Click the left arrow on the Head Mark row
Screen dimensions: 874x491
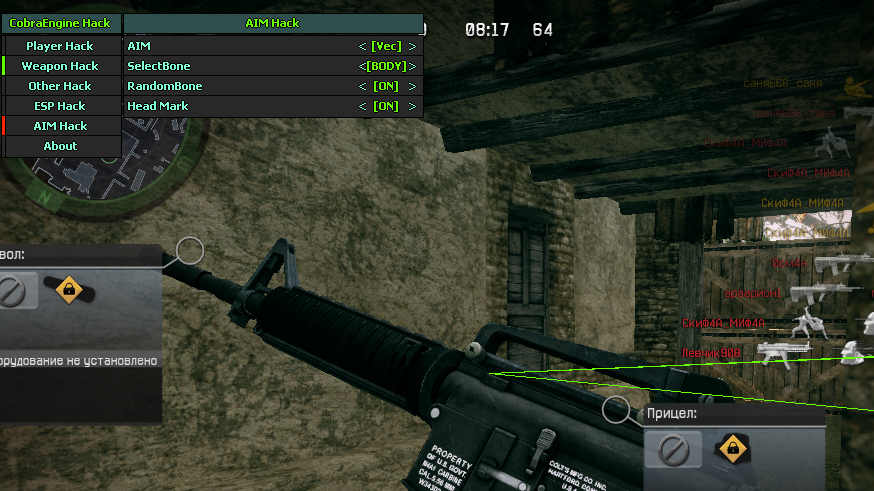(x=363, y=106)
